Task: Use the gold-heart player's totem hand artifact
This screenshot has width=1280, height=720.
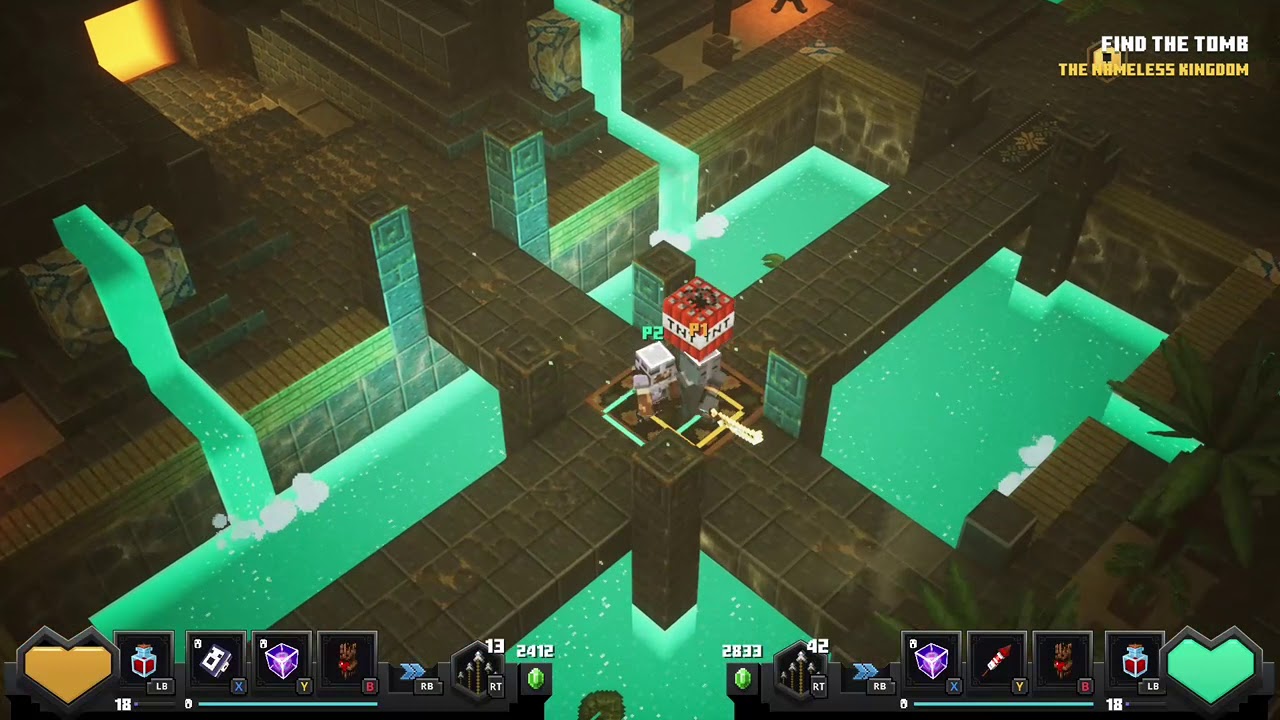Action: [x=346, y=662]
